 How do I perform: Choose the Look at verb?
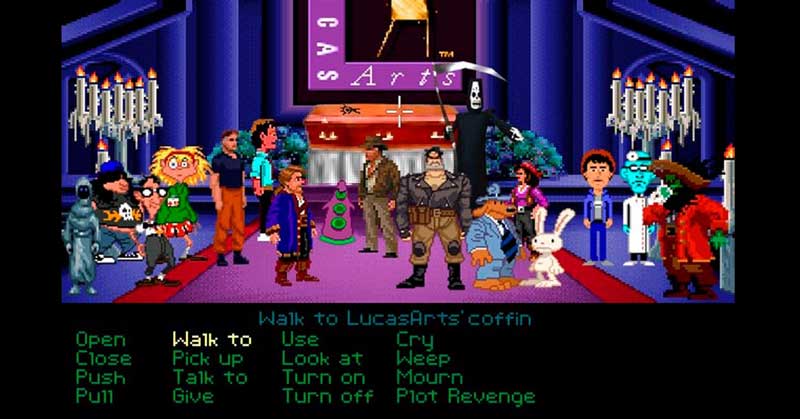point(322,358)
